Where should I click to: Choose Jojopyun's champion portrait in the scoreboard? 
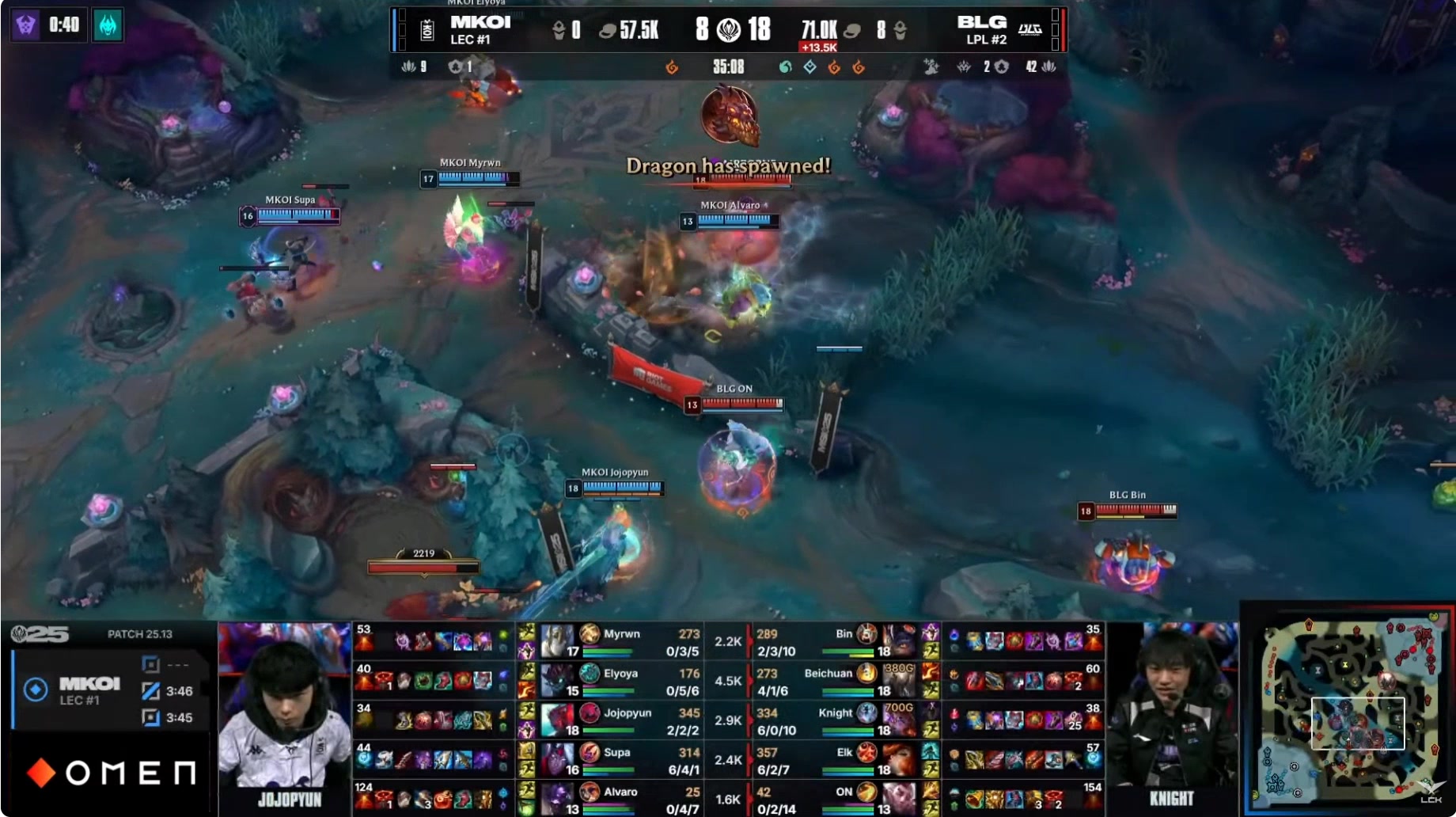(x=557, y=720)
